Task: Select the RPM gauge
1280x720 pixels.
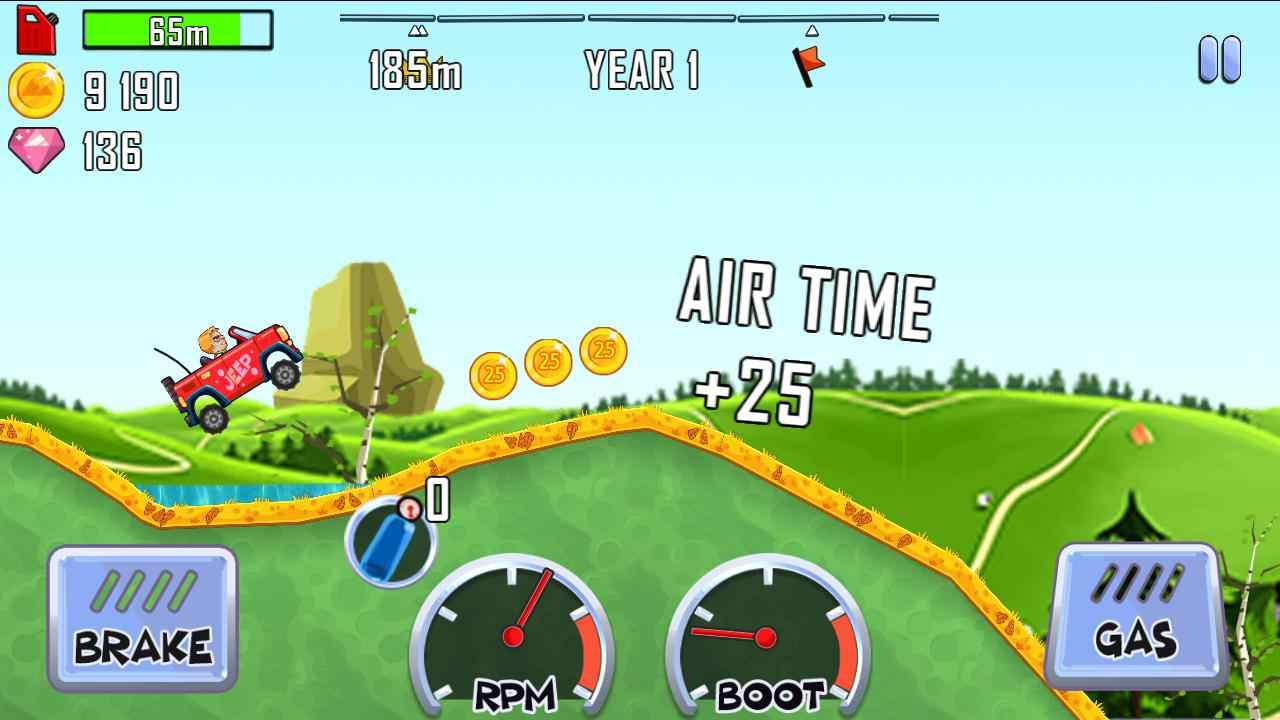Action: point(515,640)
